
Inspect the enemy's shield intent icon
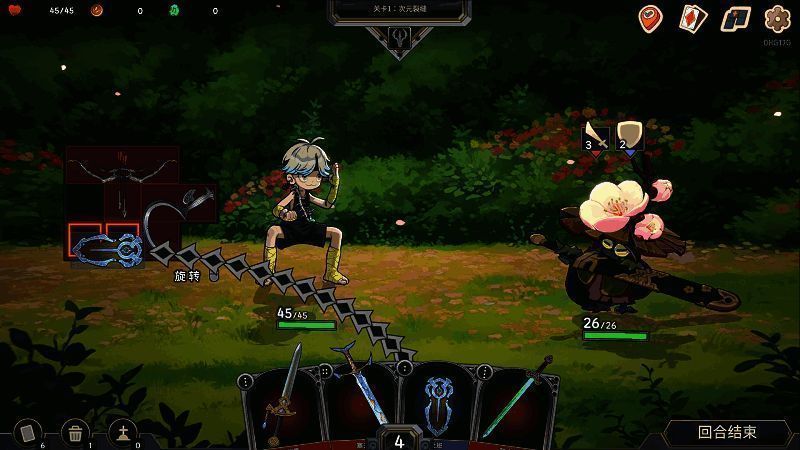tap(629, 135)
